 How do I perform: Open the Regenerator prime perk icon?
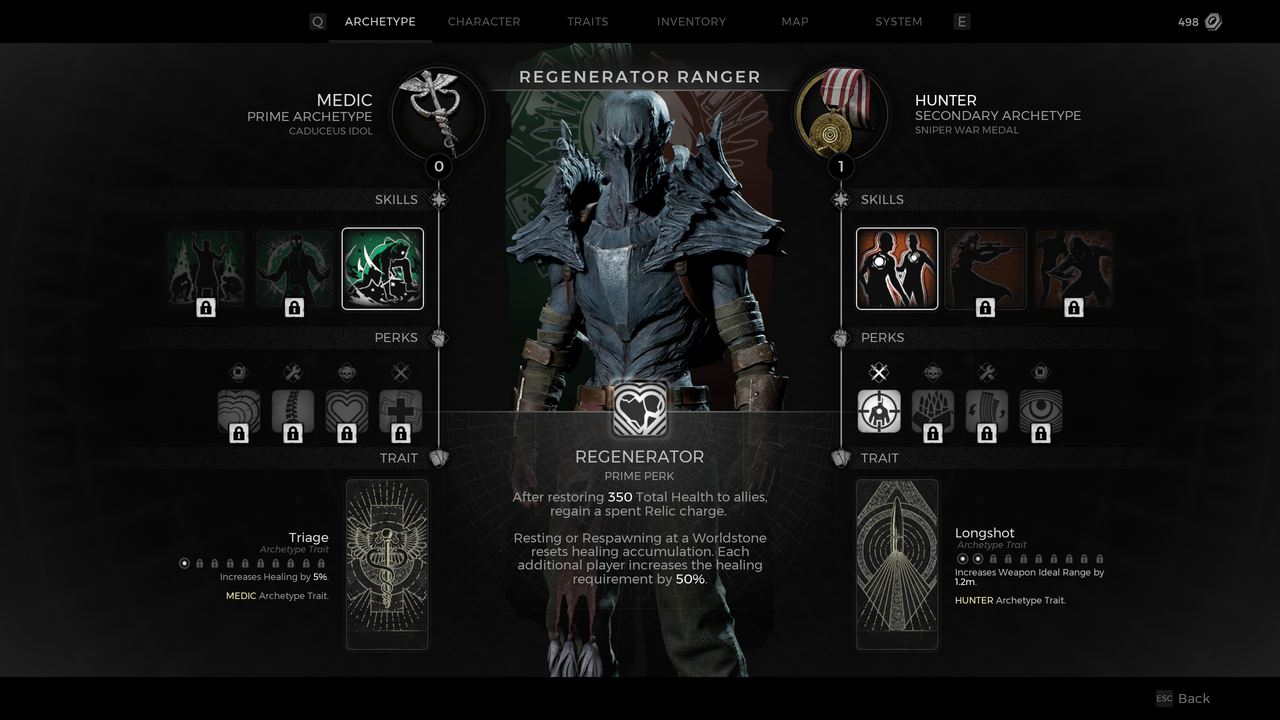click(x=639, y=410)
